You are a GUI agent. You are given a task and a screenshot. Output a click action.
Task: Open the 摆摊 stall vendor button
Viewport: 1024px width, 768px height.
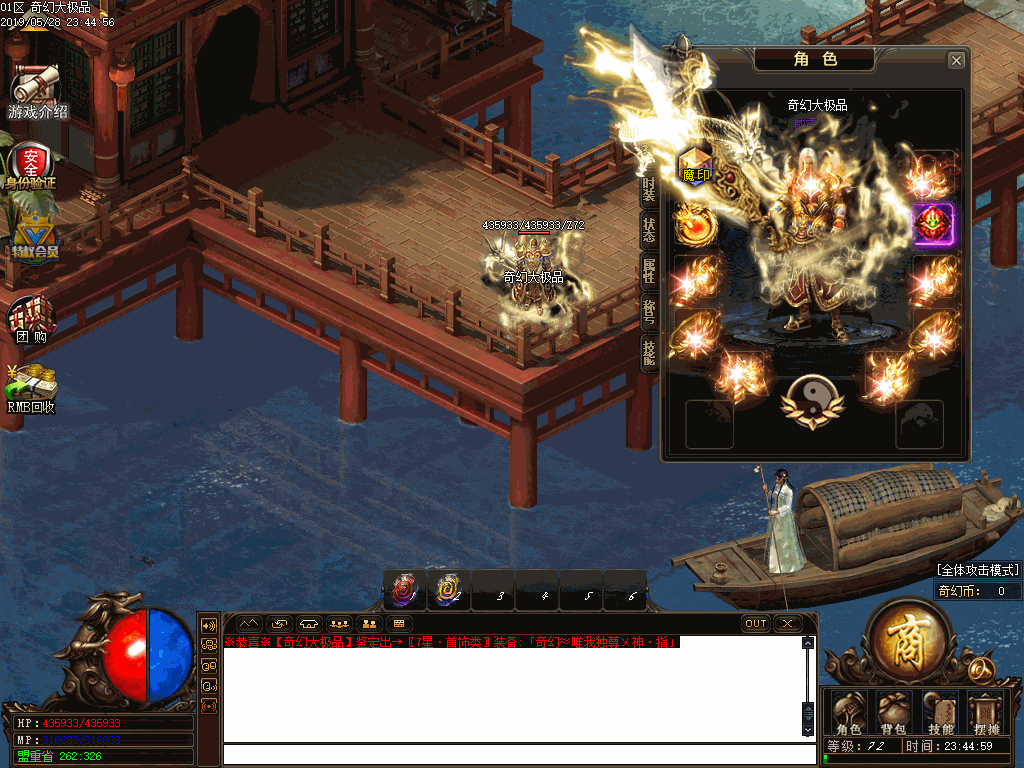(x=986, y=713)
